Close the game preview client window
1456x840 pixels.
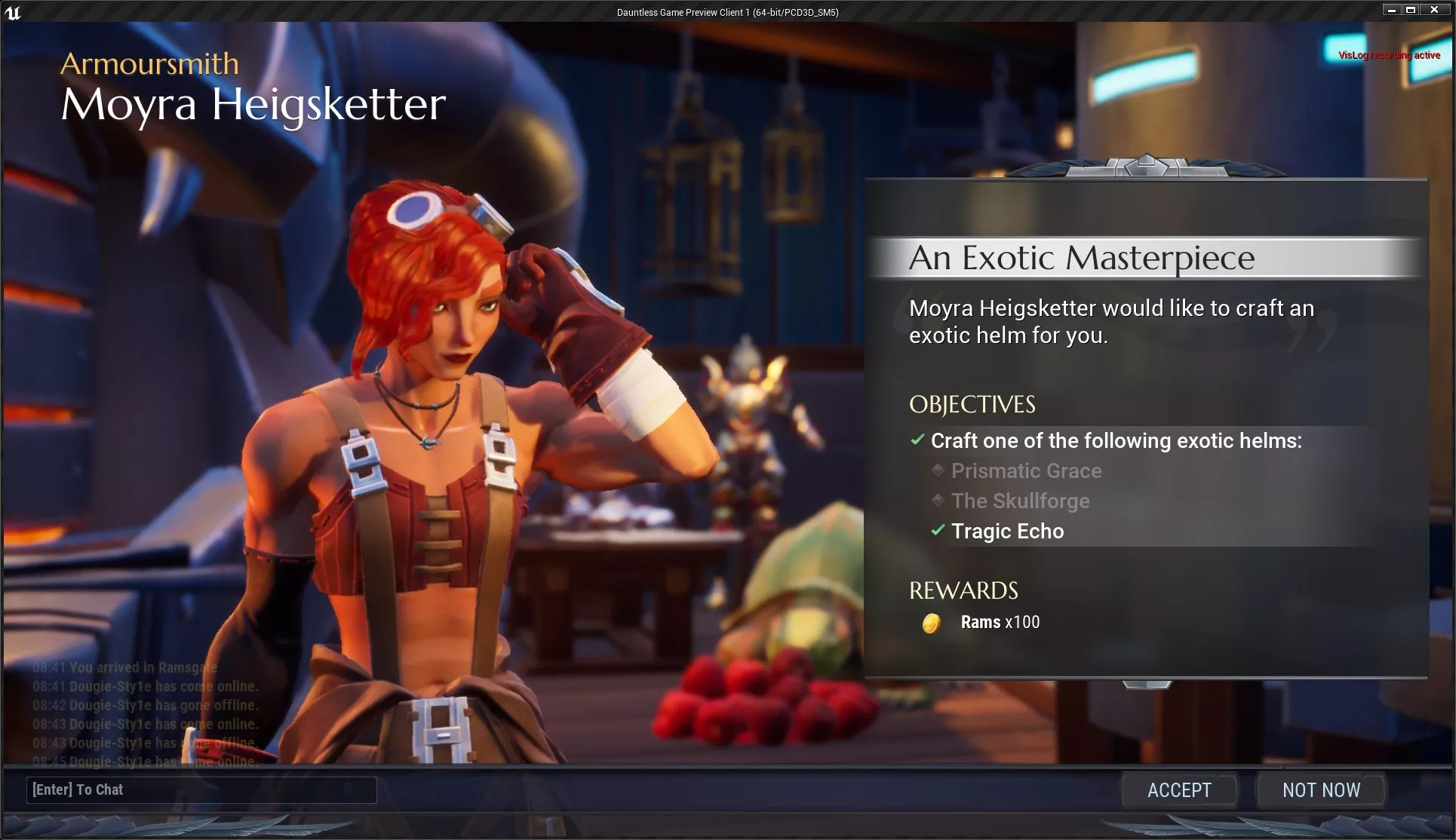pos(1434,10)
